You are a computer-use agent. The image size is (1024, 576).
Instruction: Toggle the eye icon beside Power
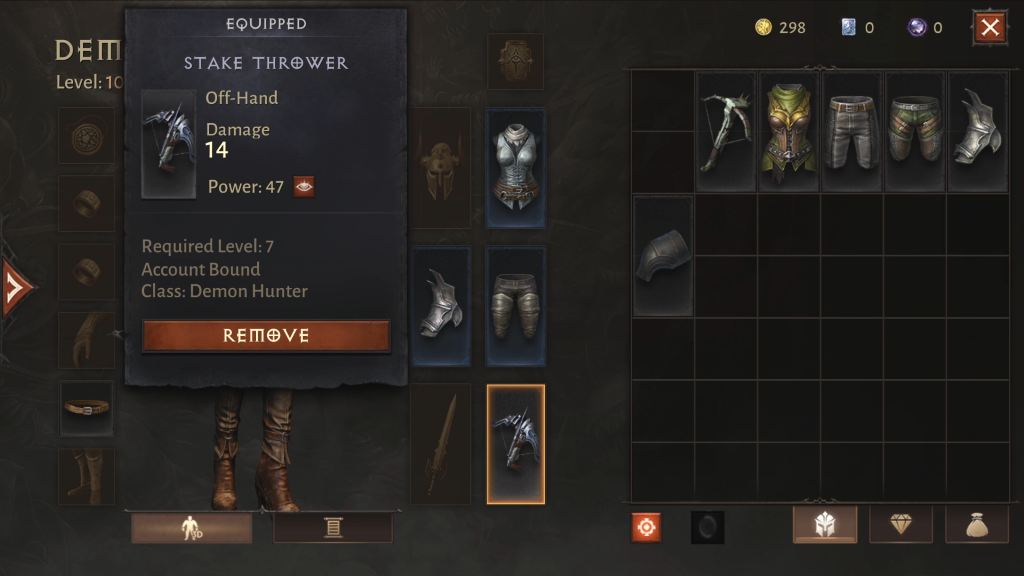(304, 186)
